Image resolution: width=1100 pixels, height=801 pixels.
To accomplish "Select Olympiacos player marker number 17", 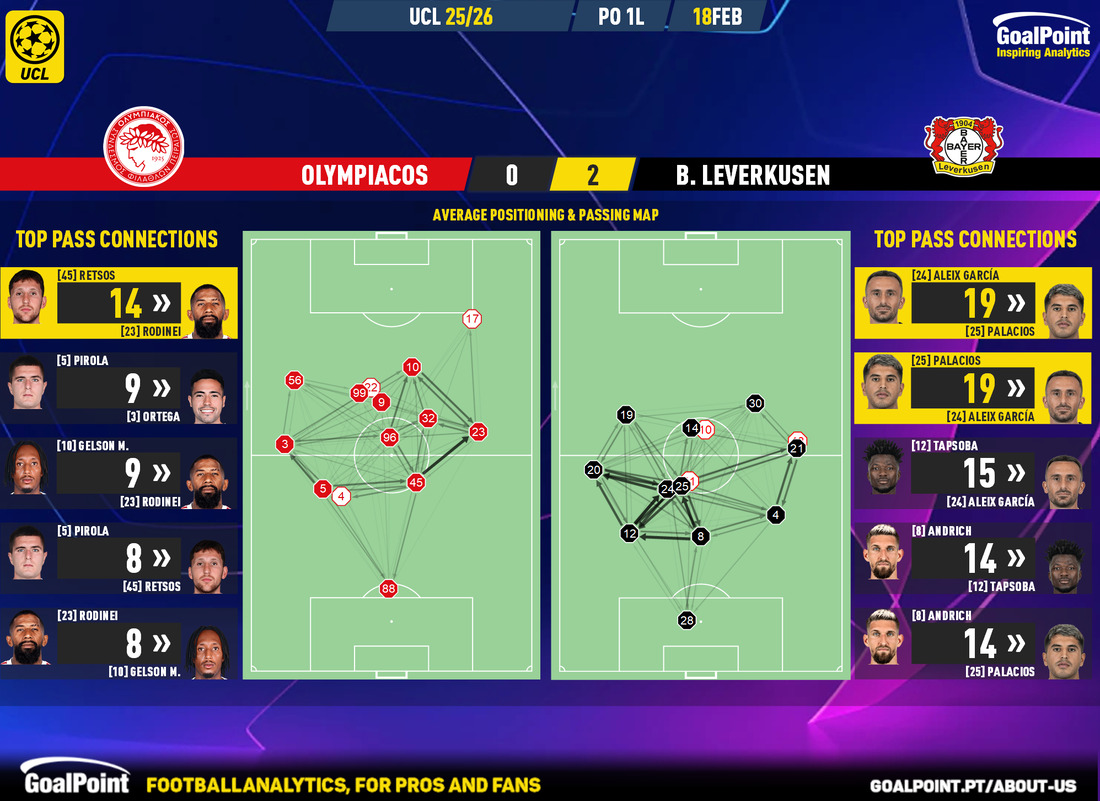I will pyautogui.click(x=473, y=319).
